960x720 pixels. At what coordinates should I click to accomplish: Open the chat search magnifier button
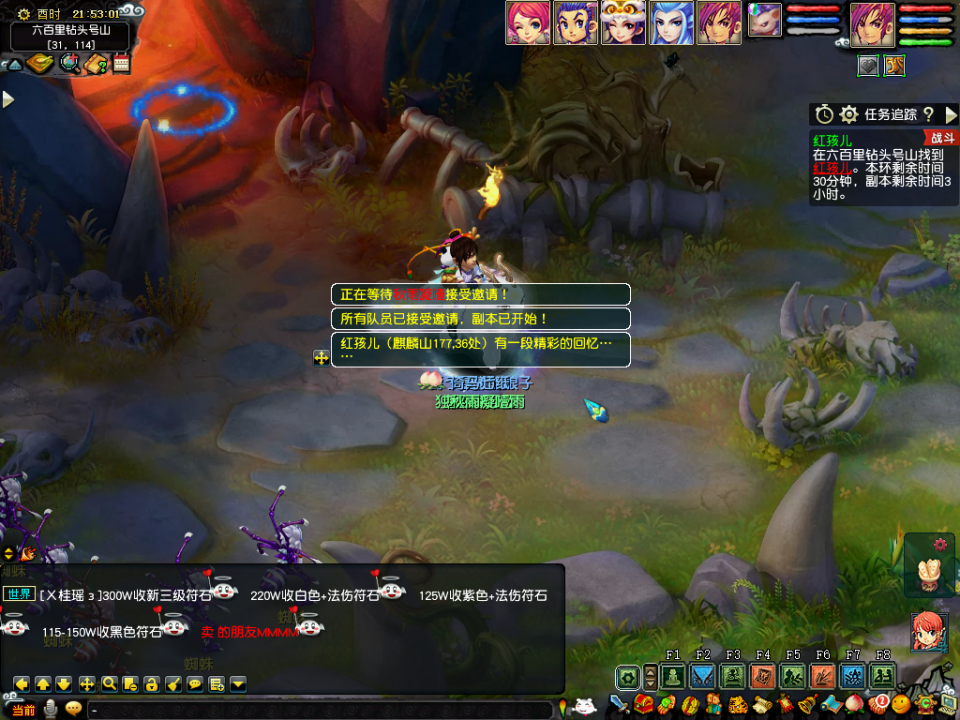click(108, 684)
